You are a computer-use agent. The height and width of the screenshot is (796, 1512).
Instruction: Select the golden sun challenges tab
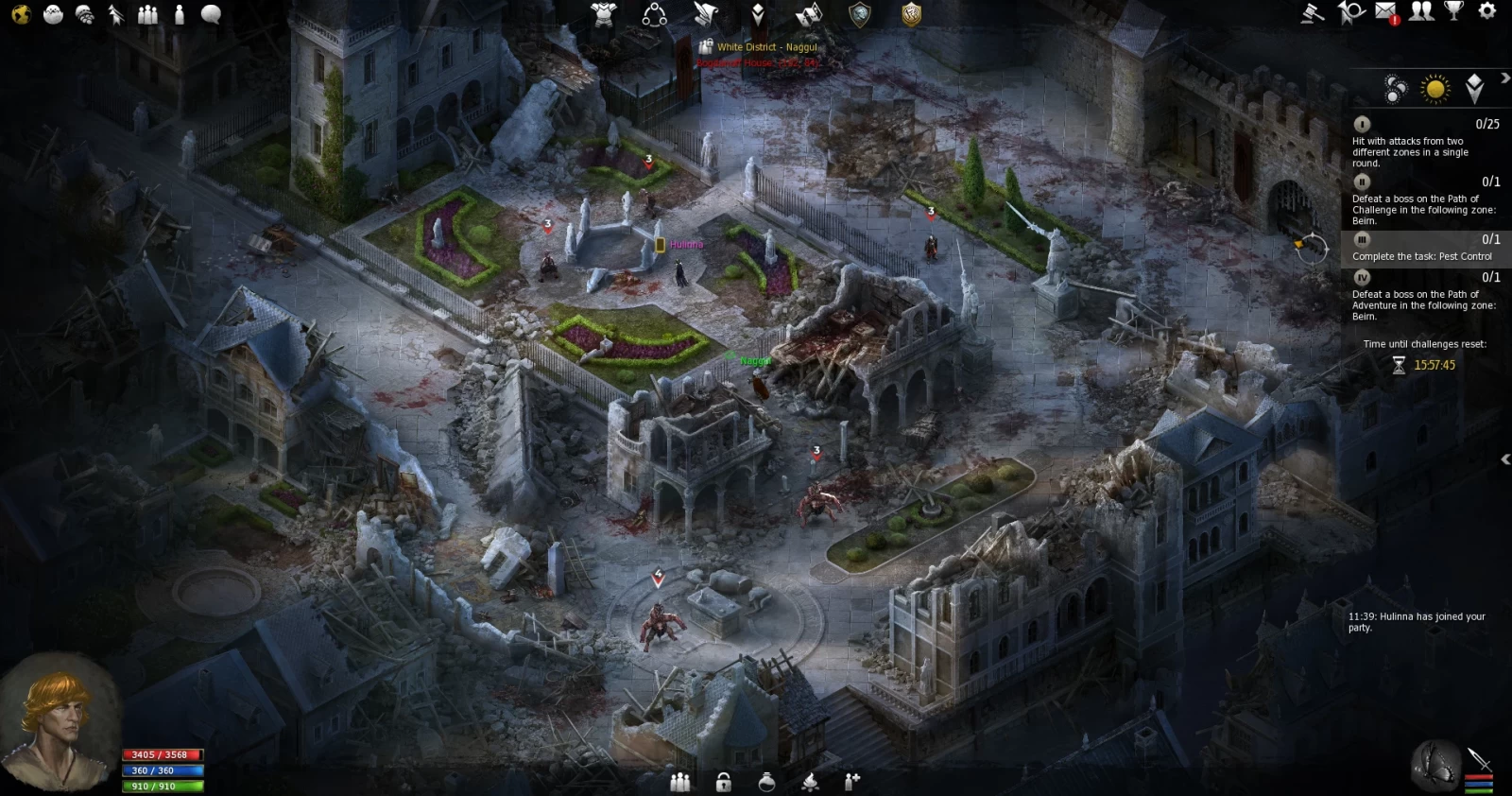(x=1435, y=89)
